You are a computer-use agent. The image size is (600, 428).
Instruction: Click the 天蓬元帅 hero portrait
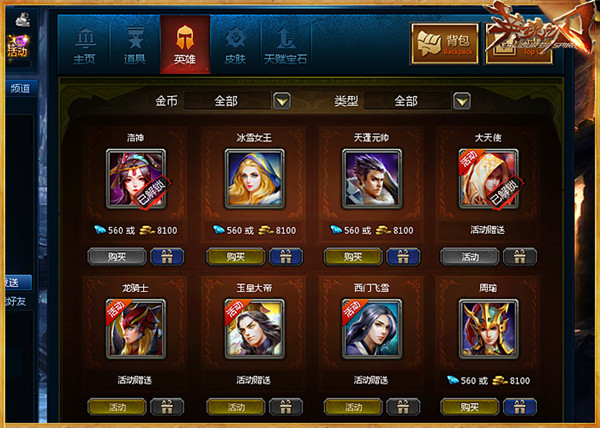click(x=370, y=179)
